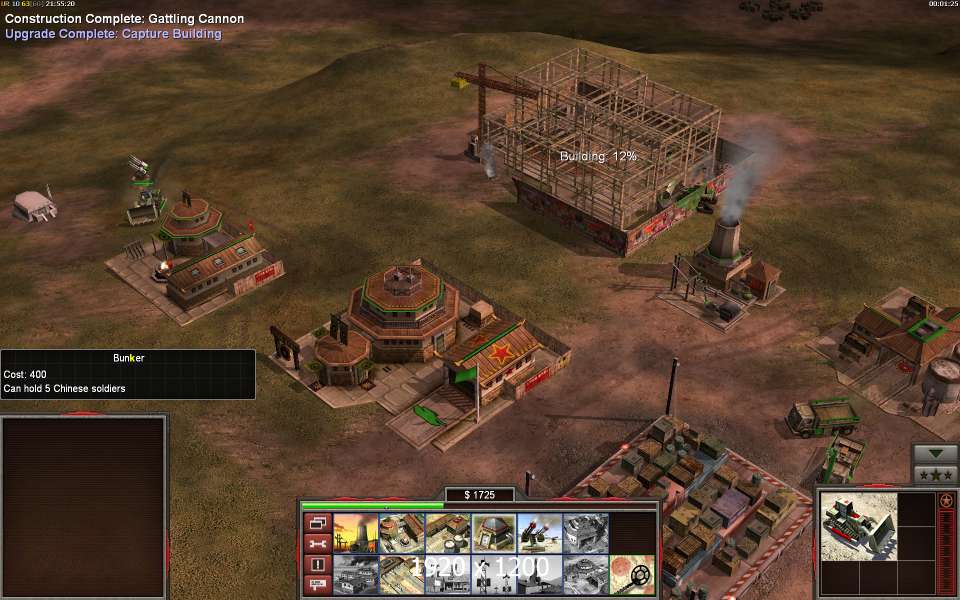
Task: Click the wrench button
Action: pyautogui.click(x=317, y=543)
